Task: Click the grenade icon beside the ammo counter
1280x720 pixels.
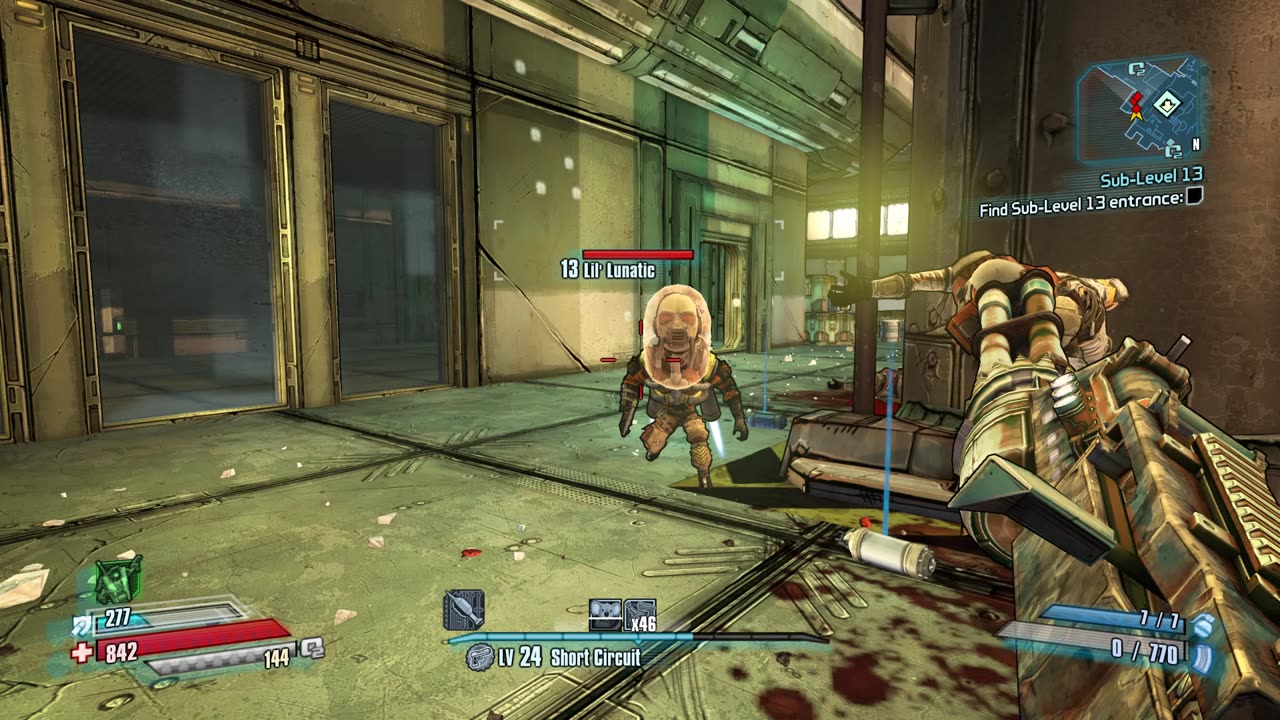Action: coord(1203,625)
